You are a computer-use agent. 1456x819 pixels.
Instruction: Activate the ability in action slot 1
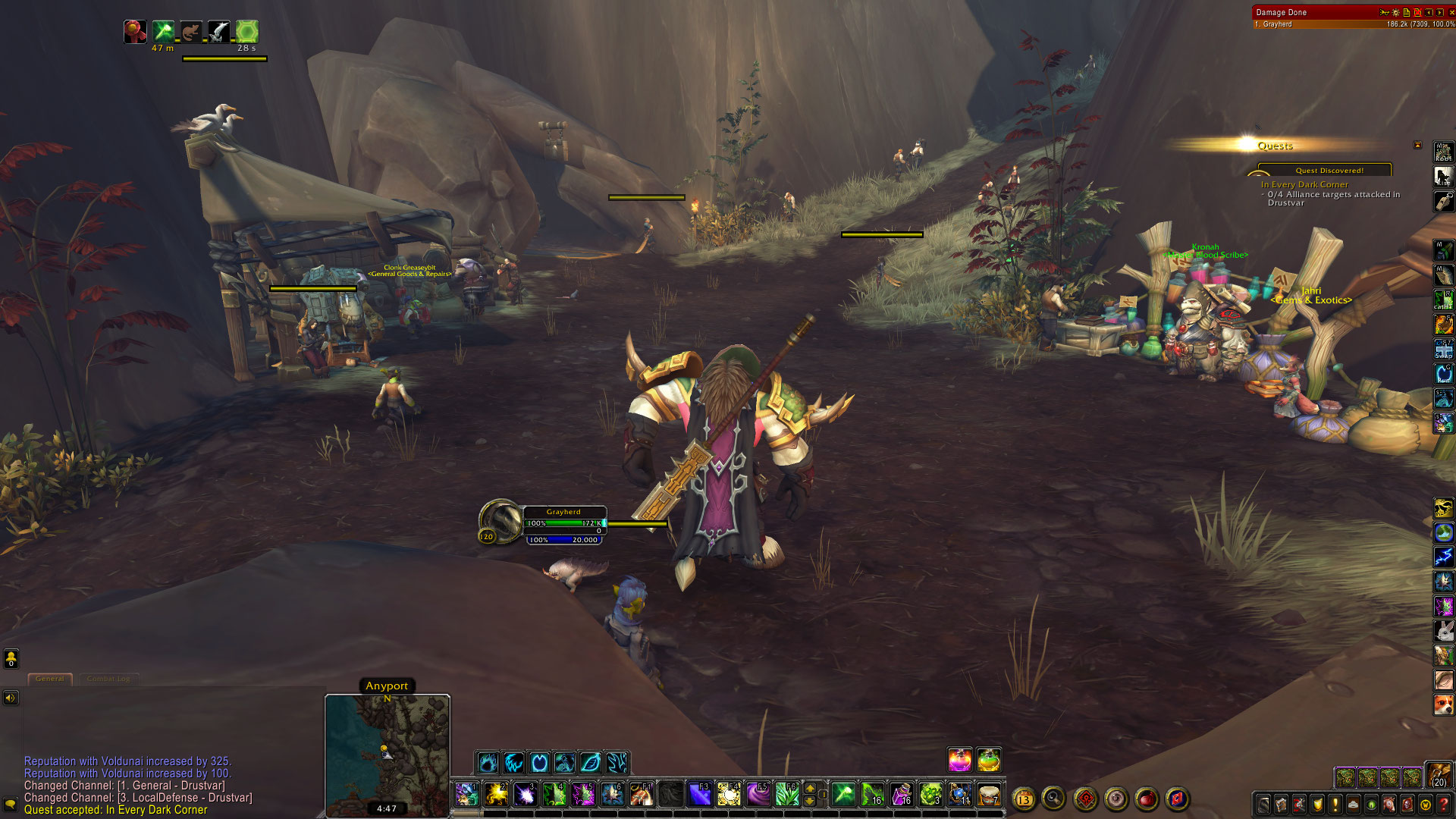[467, 794]
